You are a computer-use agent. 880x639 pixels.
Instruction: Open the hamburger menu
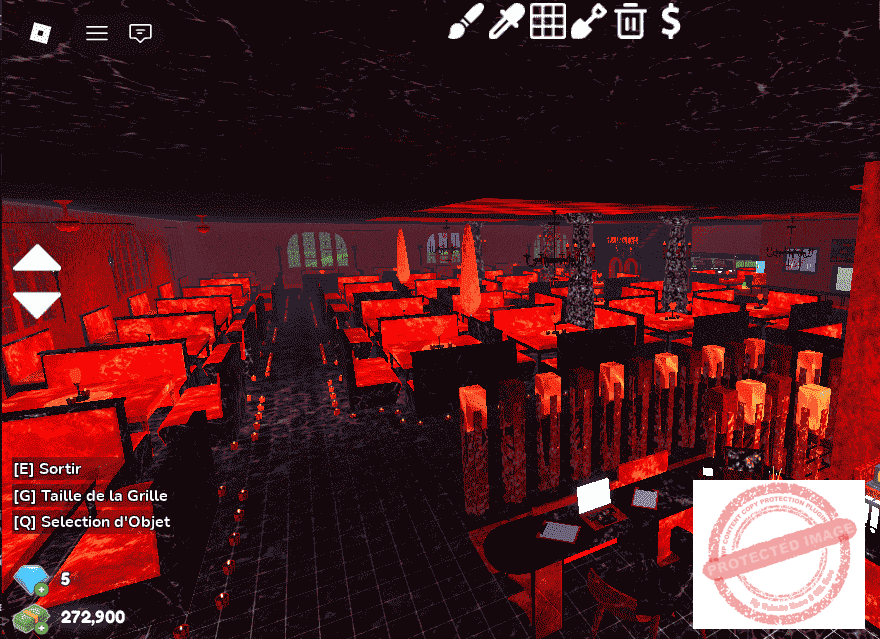(x=97, y=33)
